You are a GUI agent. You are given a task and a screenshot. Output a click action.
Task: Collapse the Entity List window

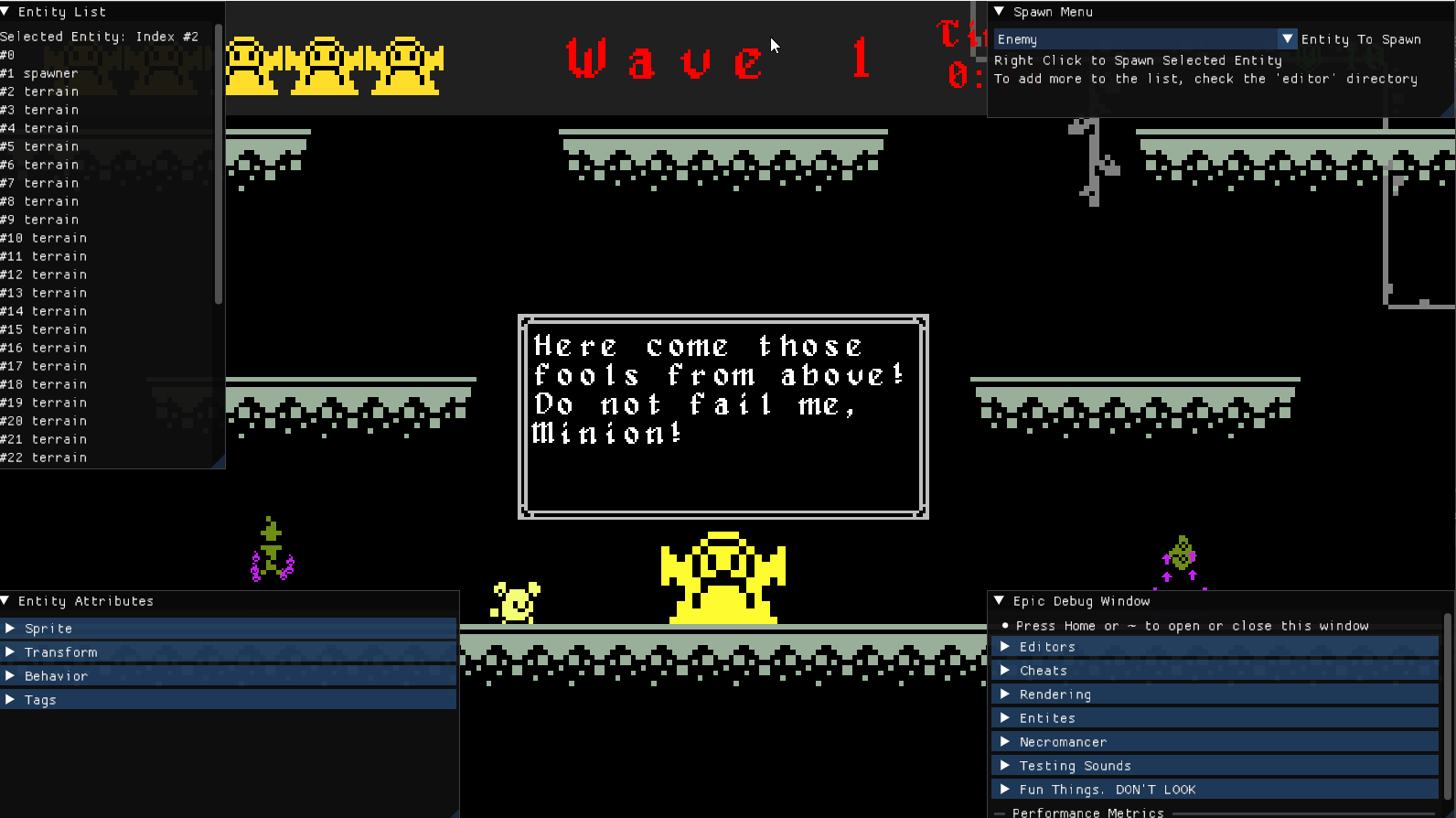coord(6,12)
